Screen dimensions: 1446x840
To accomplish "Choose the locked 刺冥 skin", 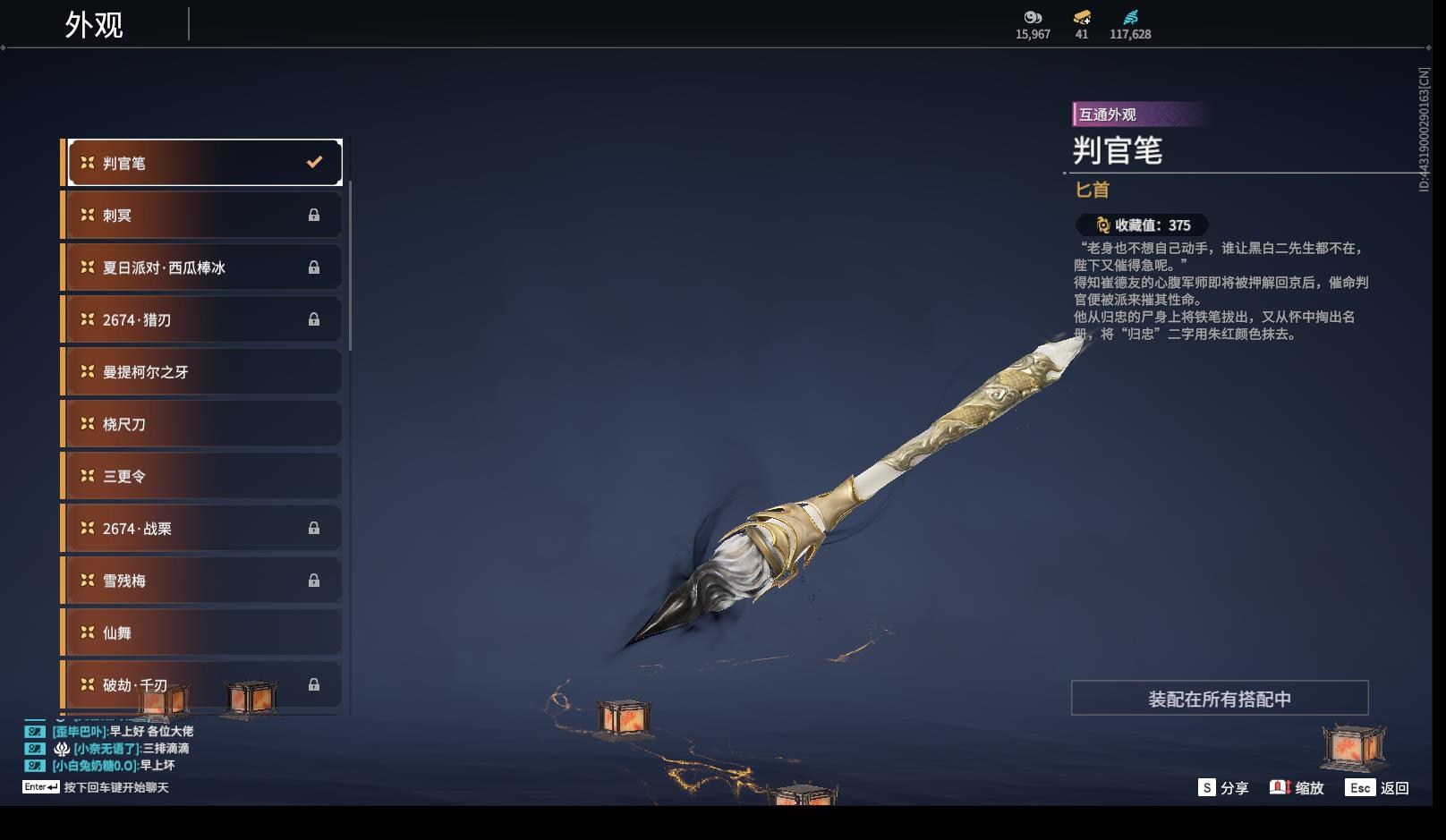I will click(205, 216).
